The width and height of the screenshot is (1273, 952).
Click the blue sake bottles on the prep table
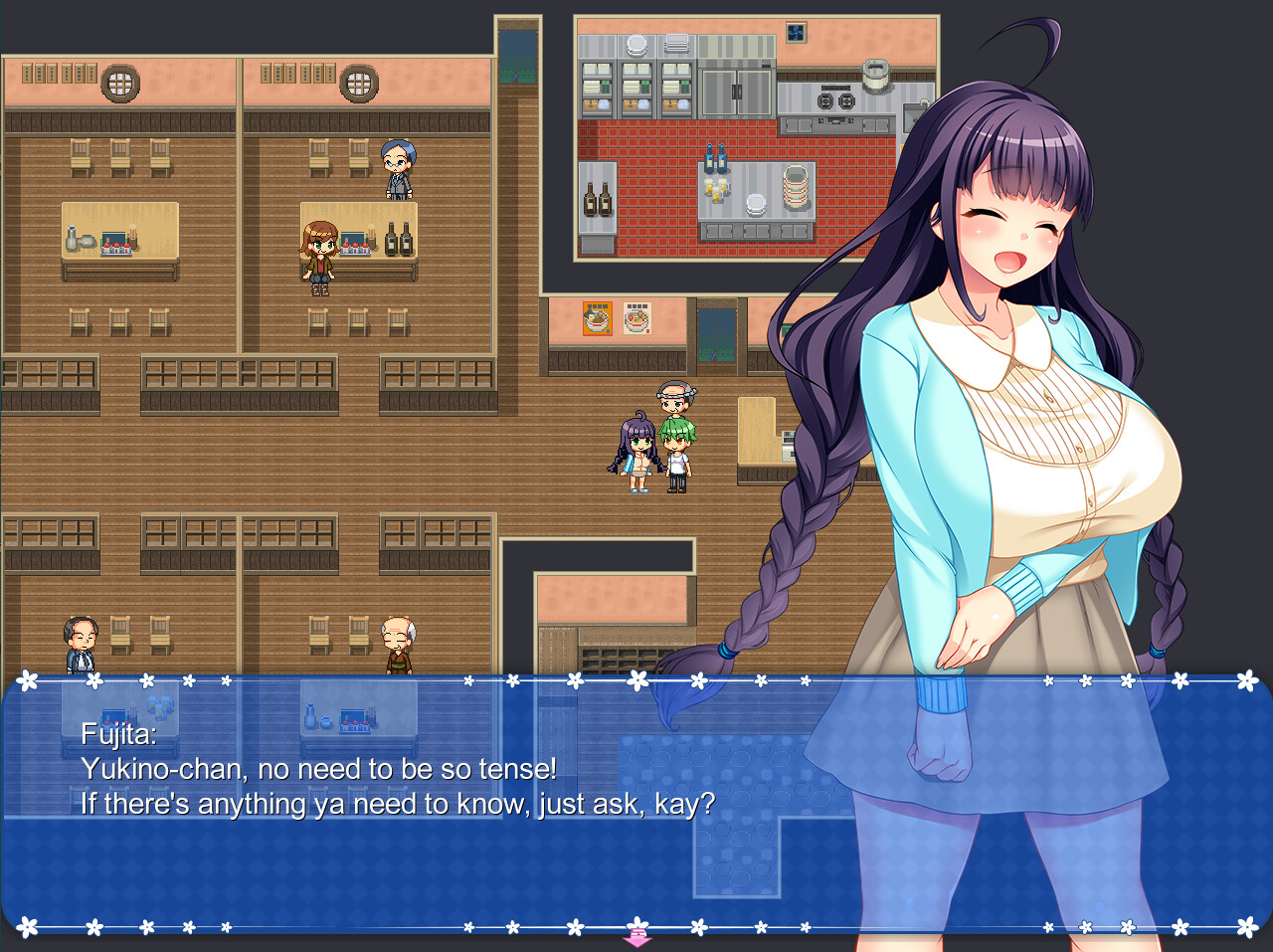click(715, 157)
